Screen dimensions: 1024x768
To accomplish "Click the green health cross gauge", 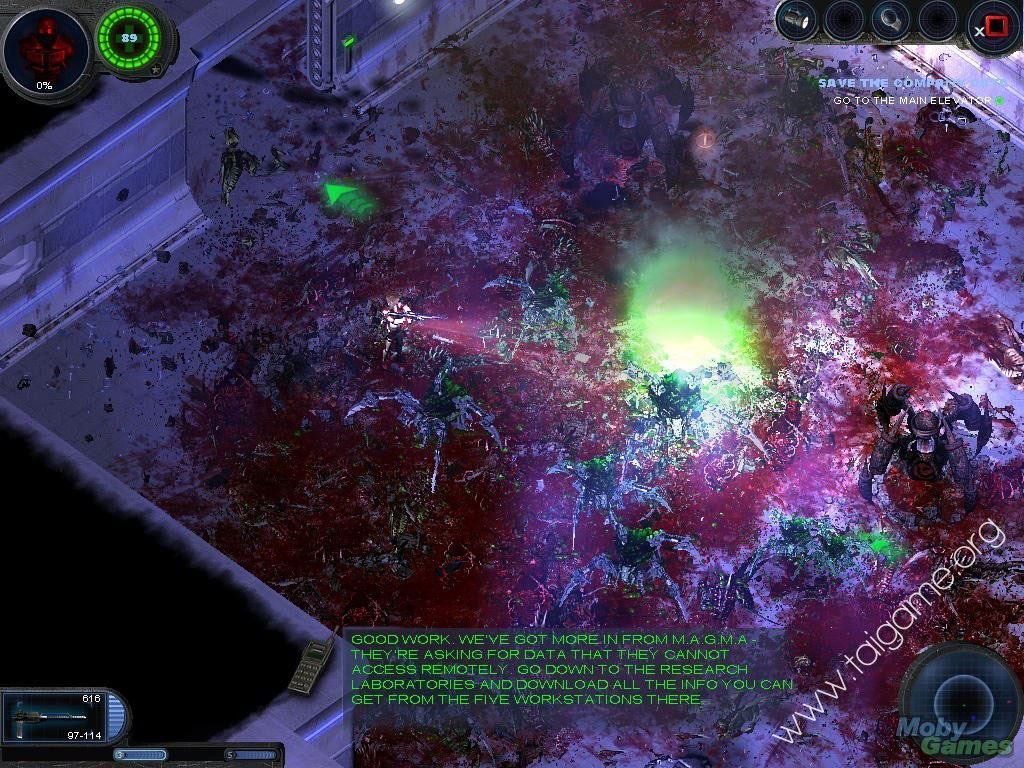I will coord(129,38).
